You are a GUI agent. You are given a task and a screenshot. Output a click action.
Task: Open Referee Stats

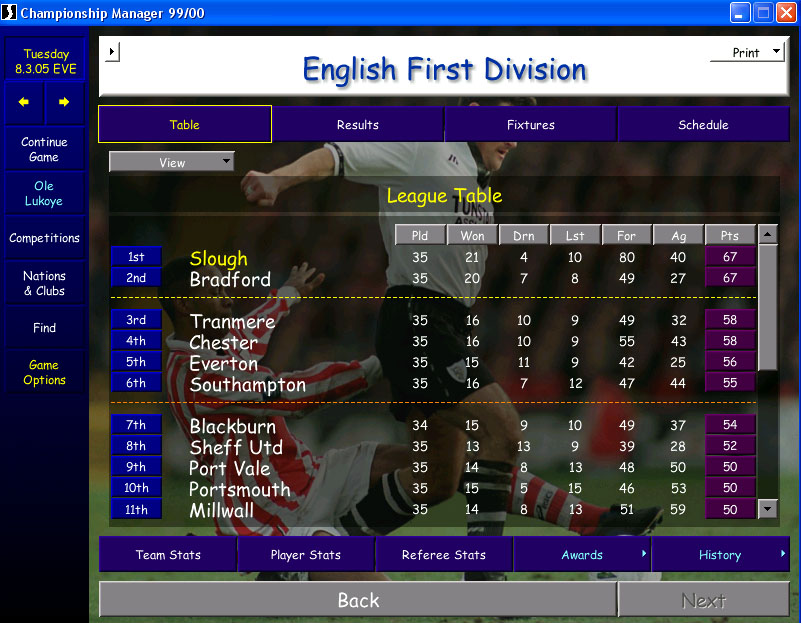444,555
